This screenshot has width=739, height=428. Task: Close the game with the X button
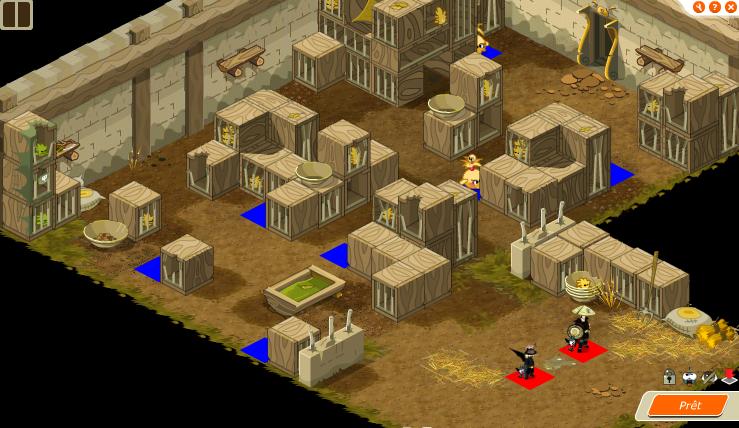[x=731, y=7]
